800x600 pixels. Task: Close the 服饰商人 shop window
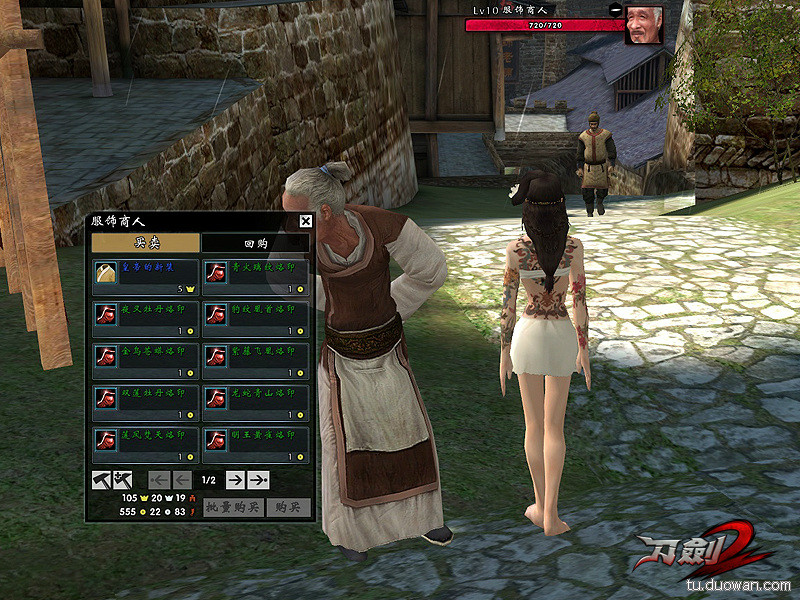tap(306, 222)
